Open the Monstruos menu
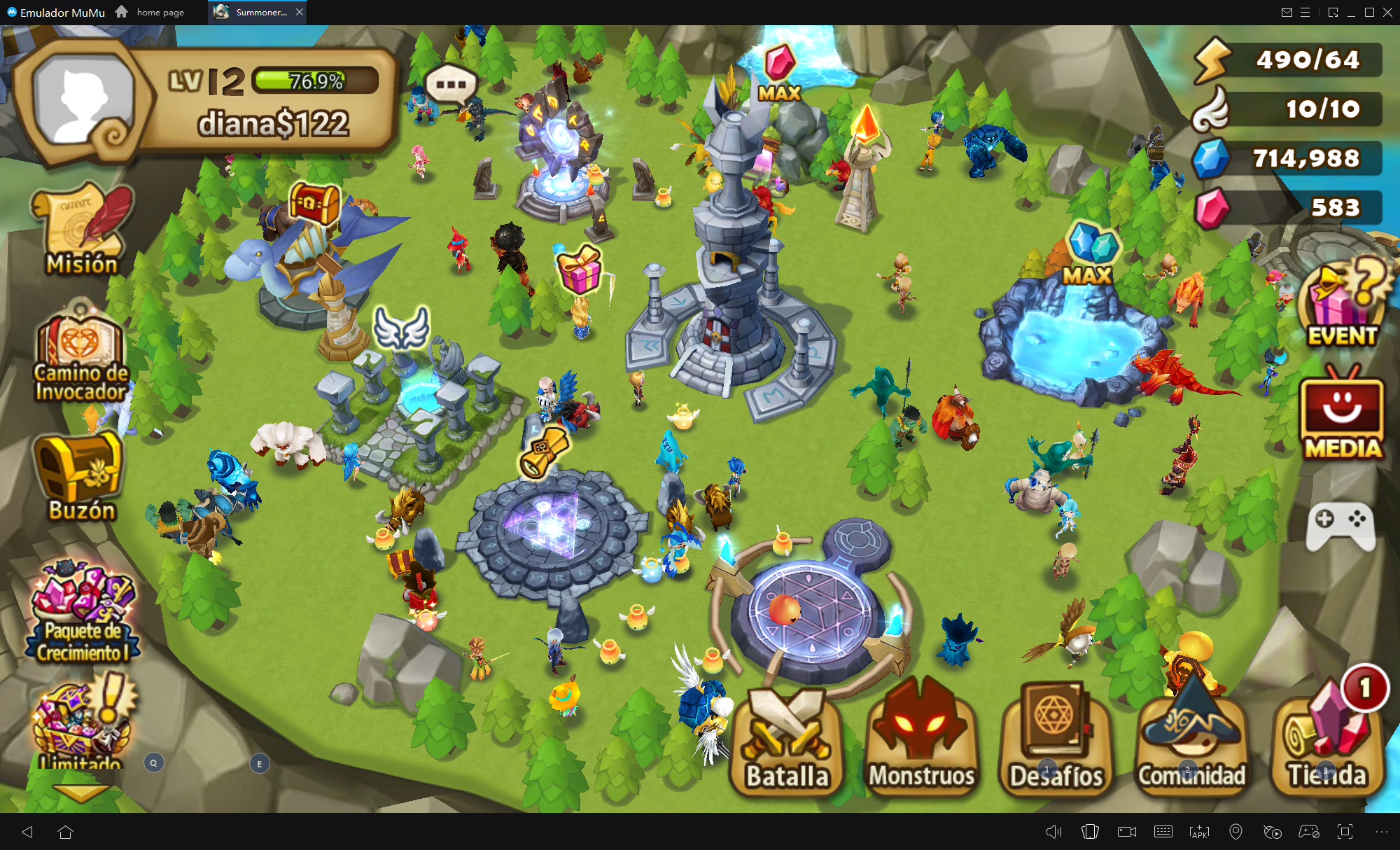 click(x=921, y=742)
